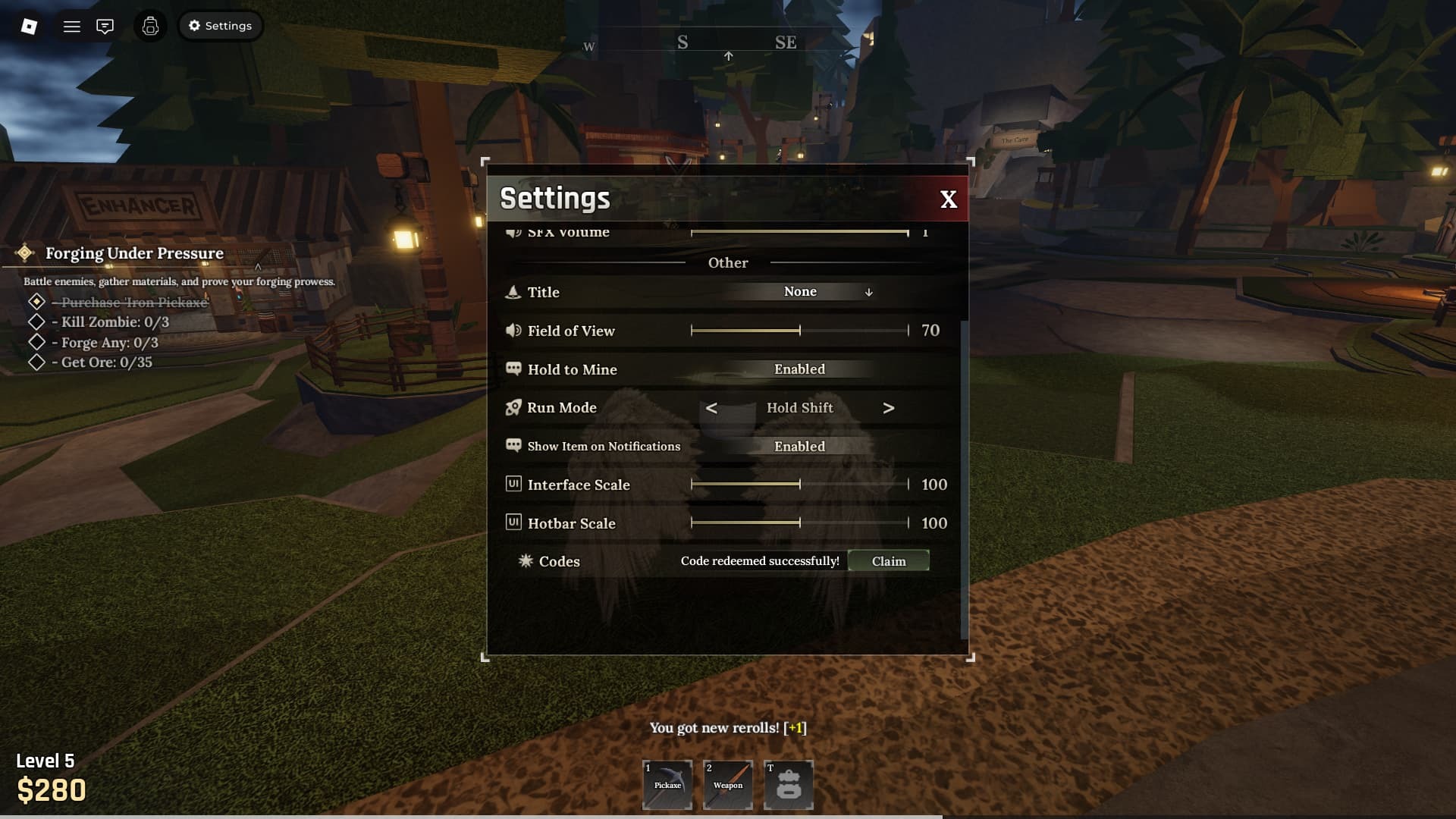1456x819 pixels.
Task: Click the speaker icon beside Field of View
Action: [x=512, y=331]
